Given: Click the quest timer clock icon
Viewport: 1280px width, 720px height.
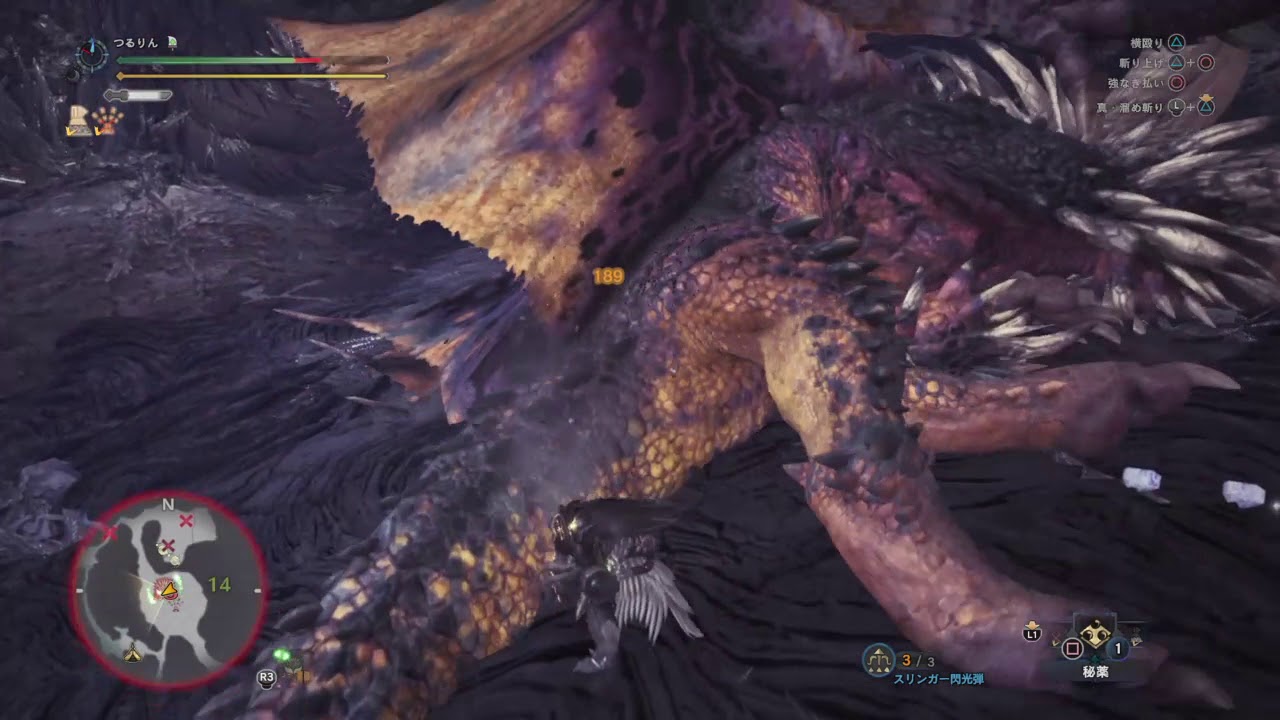Looking at the screenshot, I should click(x=92, y=53).
